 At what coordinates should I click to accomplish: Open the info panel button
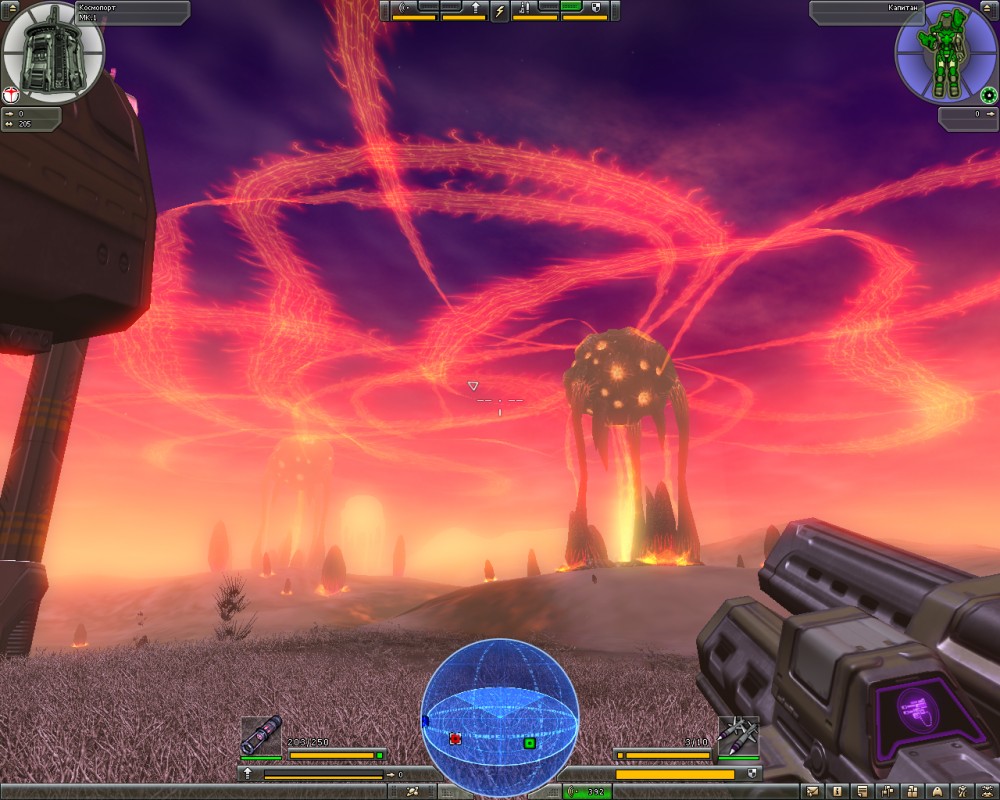(x=837, y=792)
